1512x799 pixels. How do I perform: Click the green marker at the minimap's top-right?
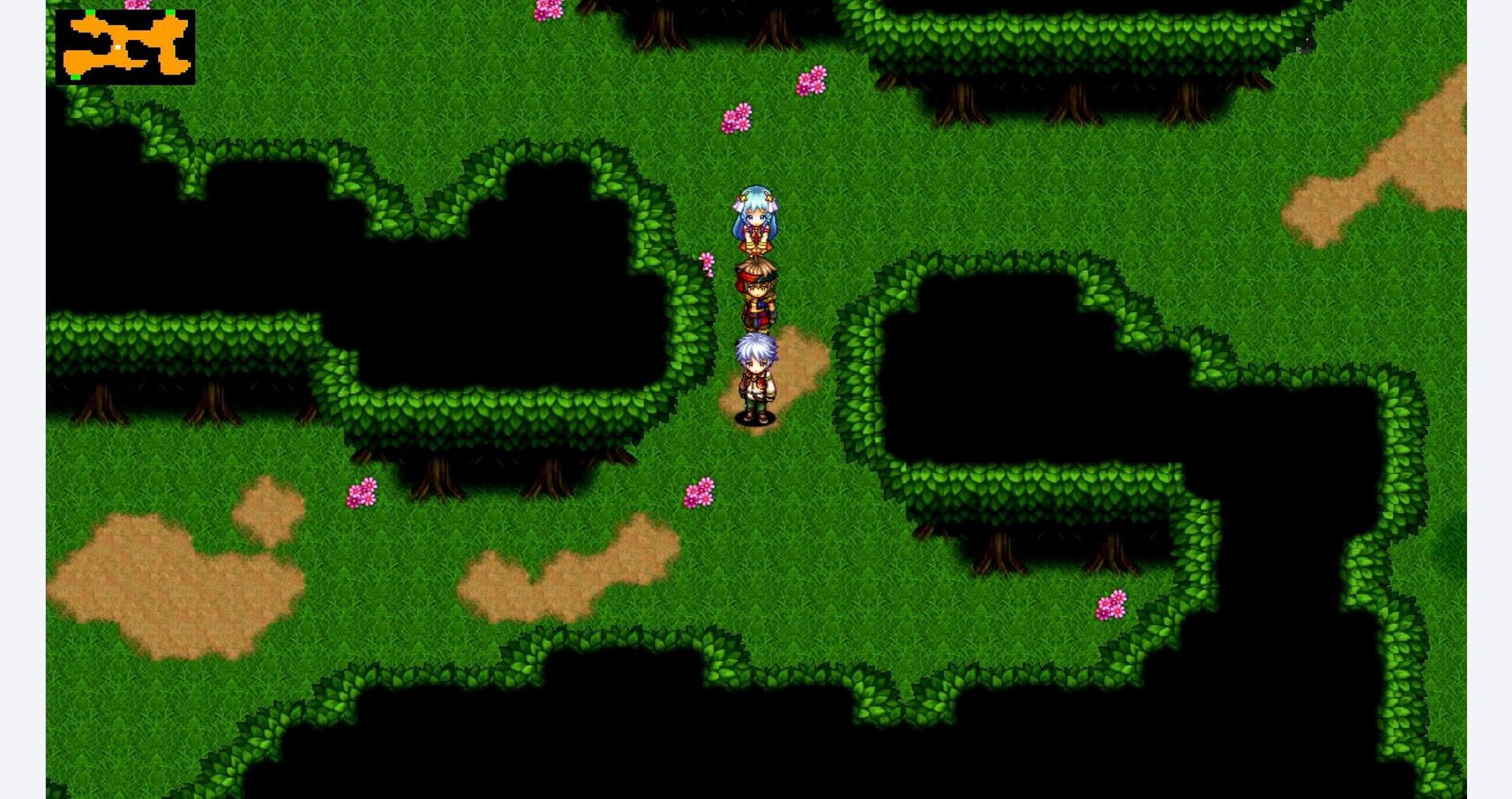[170, 12]
